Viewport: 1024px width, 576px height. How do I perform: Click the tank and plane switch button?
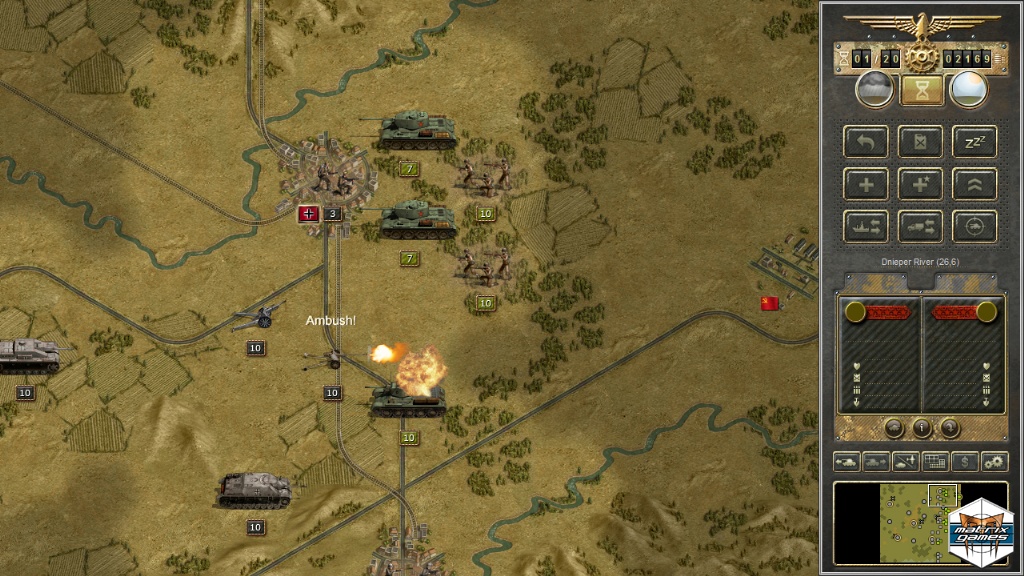906,462
